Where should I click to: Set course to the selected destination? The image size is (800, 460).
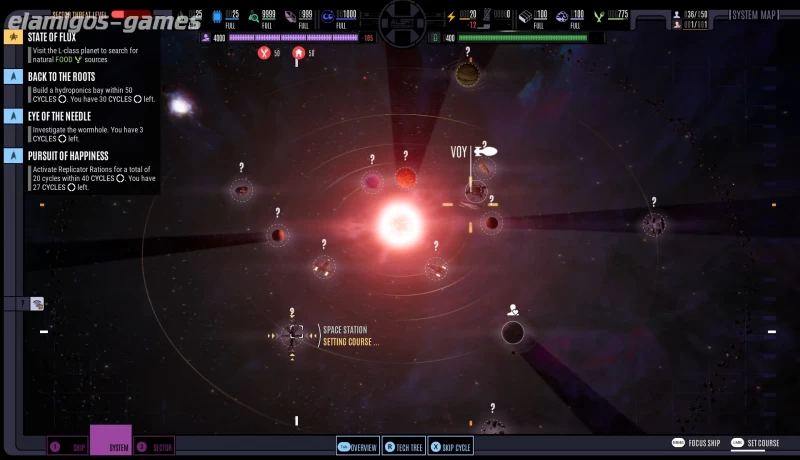[755, 442]
